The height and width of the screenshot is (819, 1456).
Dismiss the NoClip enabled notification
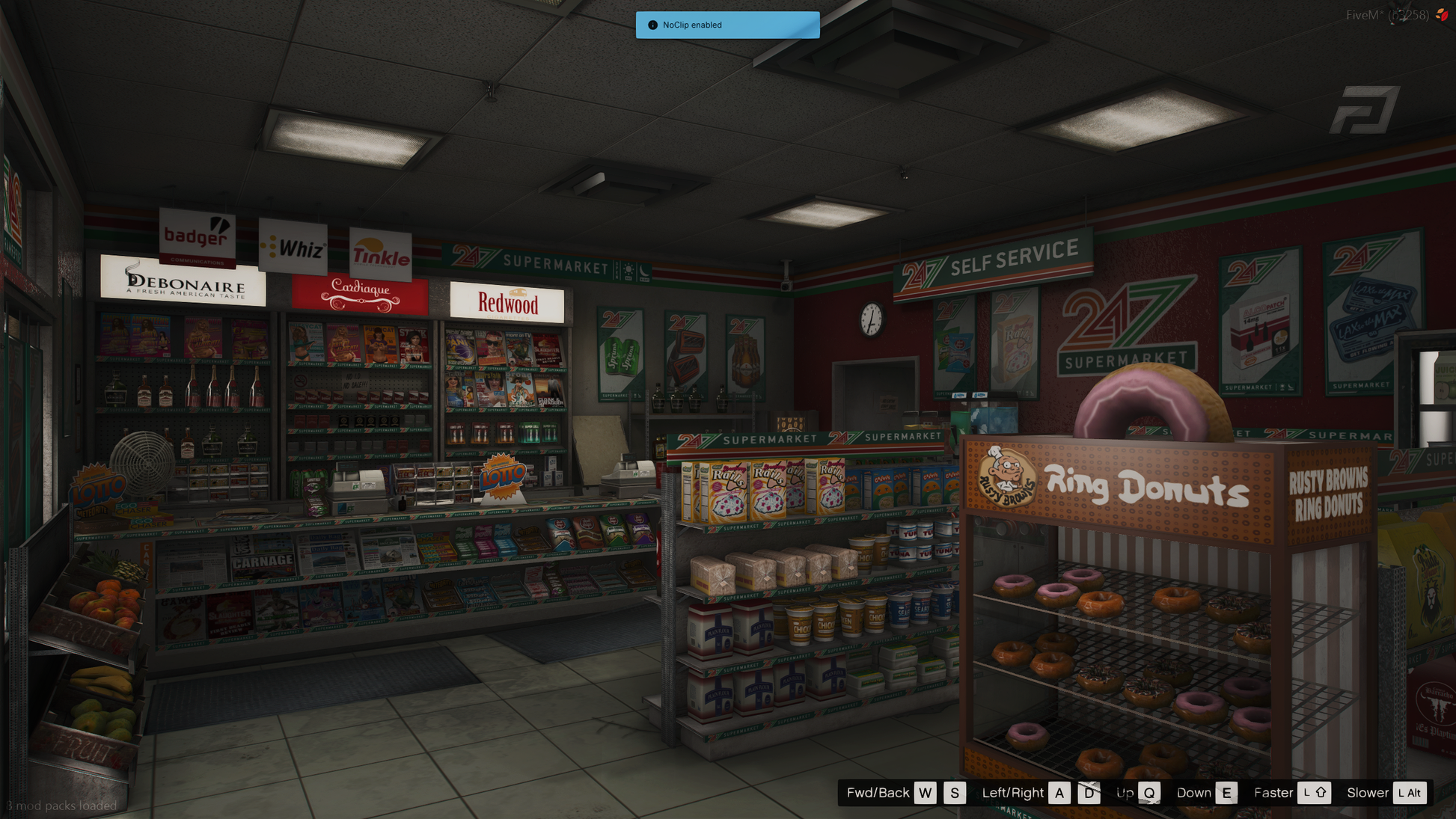pyautogui.click(x=727, y=25)
